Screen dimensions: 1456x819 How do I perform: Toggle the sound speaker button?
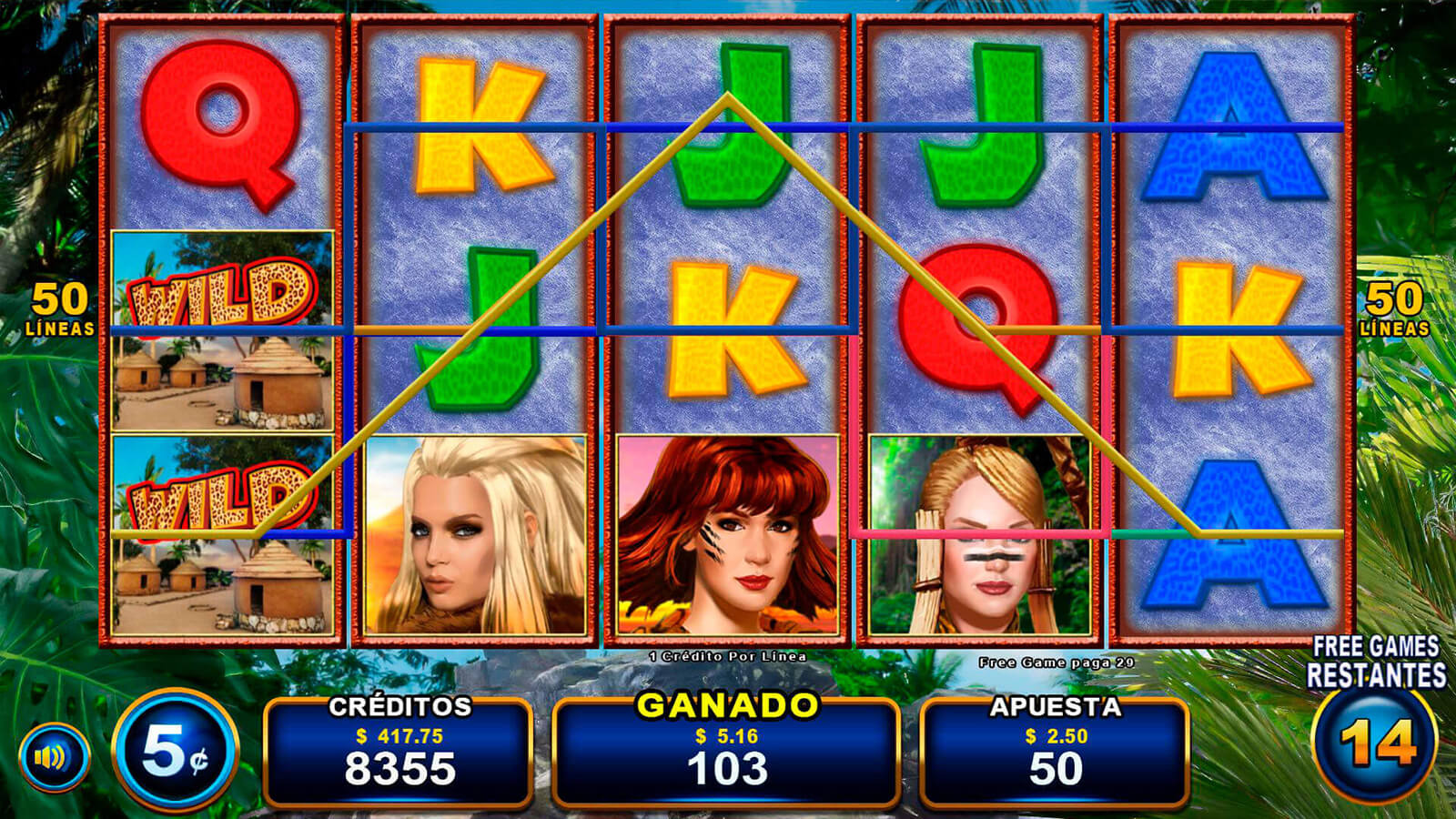pos(54,756)
